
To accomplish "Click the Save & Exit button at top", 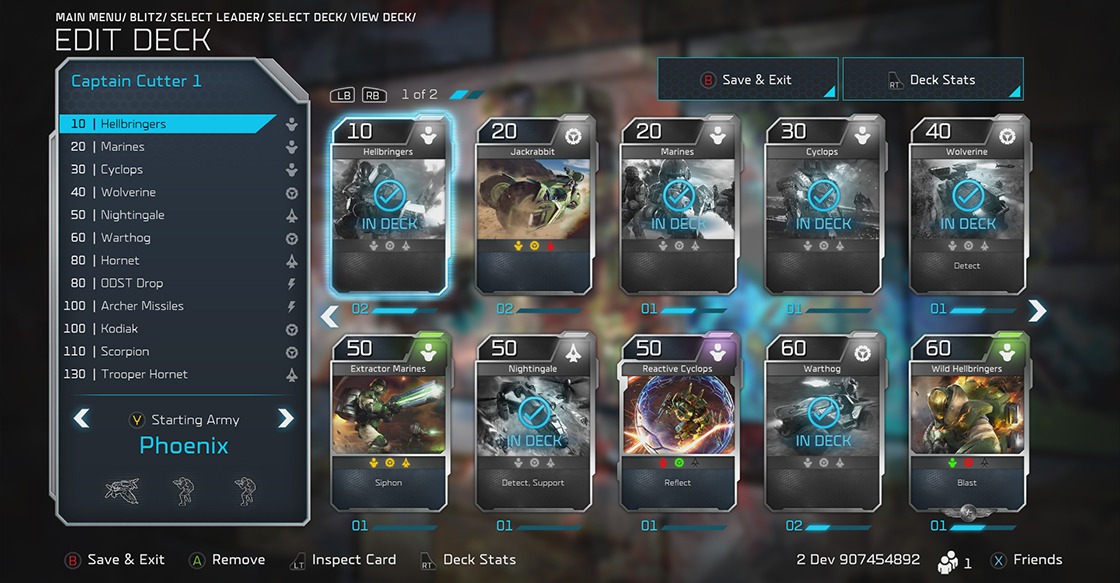I will tap(746, 80).
